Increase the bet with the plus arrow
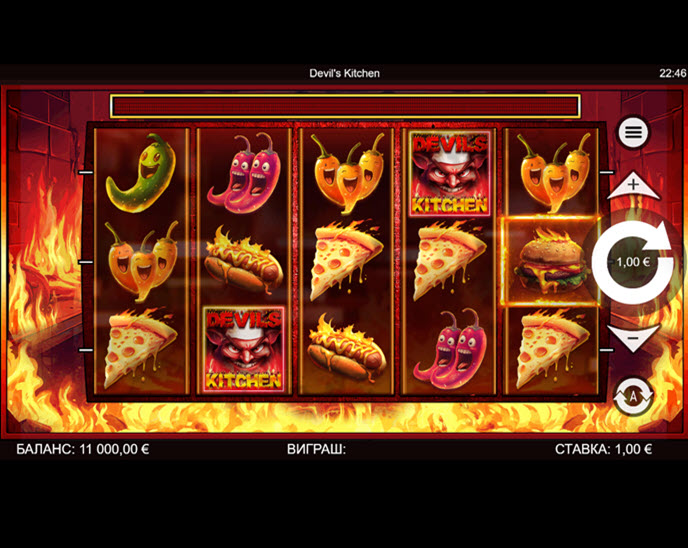The image size is (688, 548). (x=633, y=186)
